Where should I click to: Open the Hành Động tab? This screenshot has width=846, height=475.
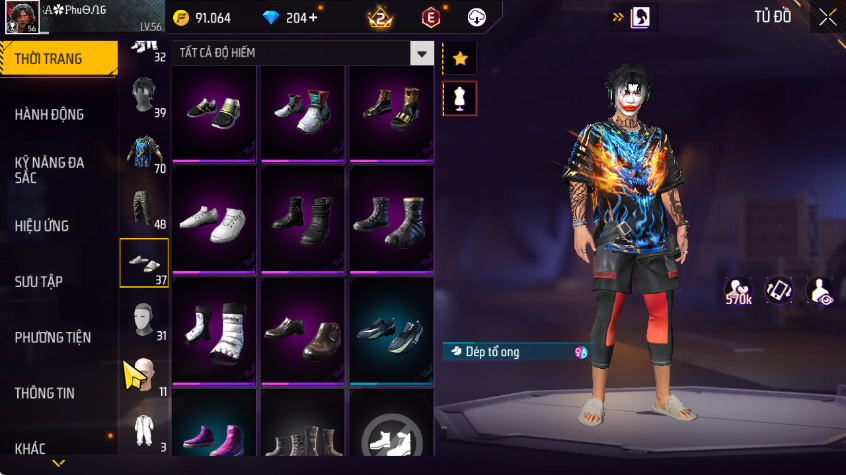[49, 114]
